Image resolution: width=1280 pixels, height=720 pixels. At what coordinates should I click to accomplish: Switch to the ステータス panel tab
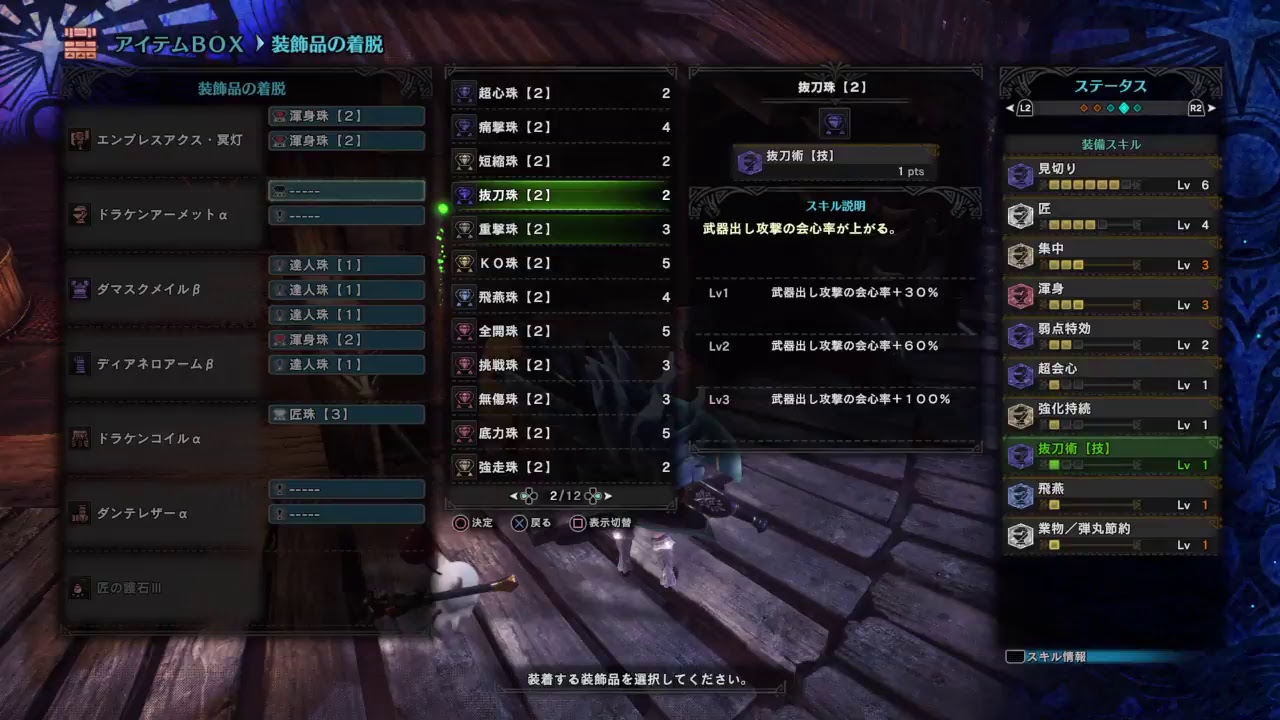[x=1110, y=87]
